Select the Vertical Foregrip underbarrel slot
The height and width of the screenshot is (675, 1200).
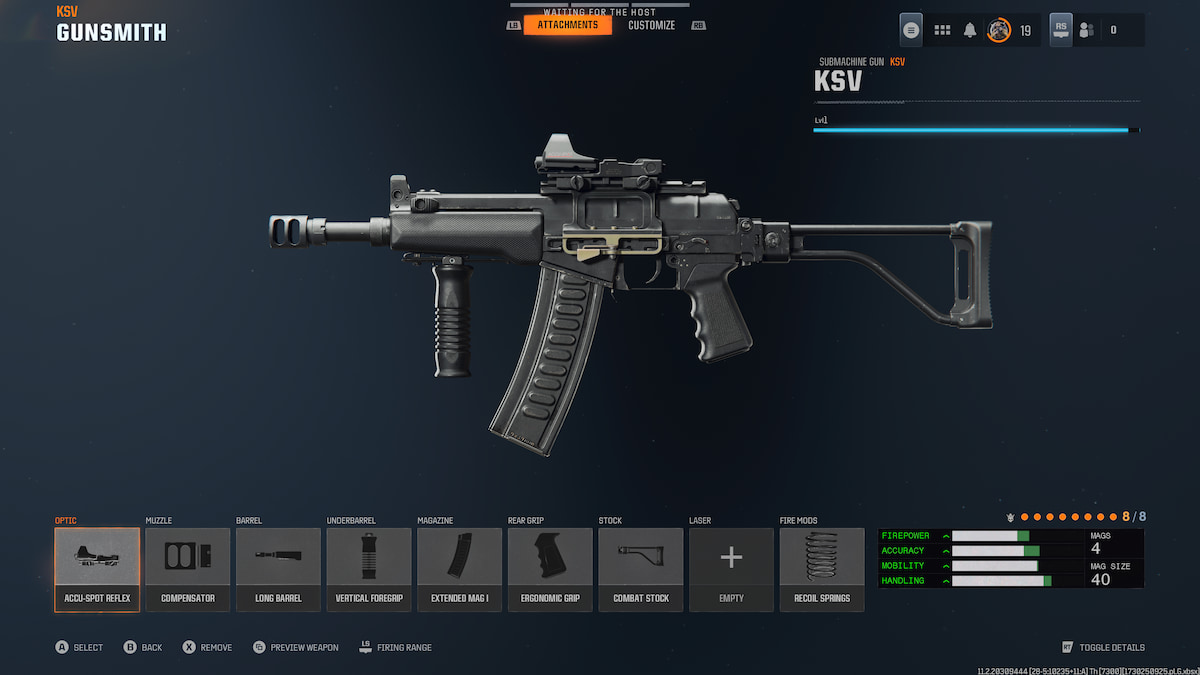[x=369, y=568]
